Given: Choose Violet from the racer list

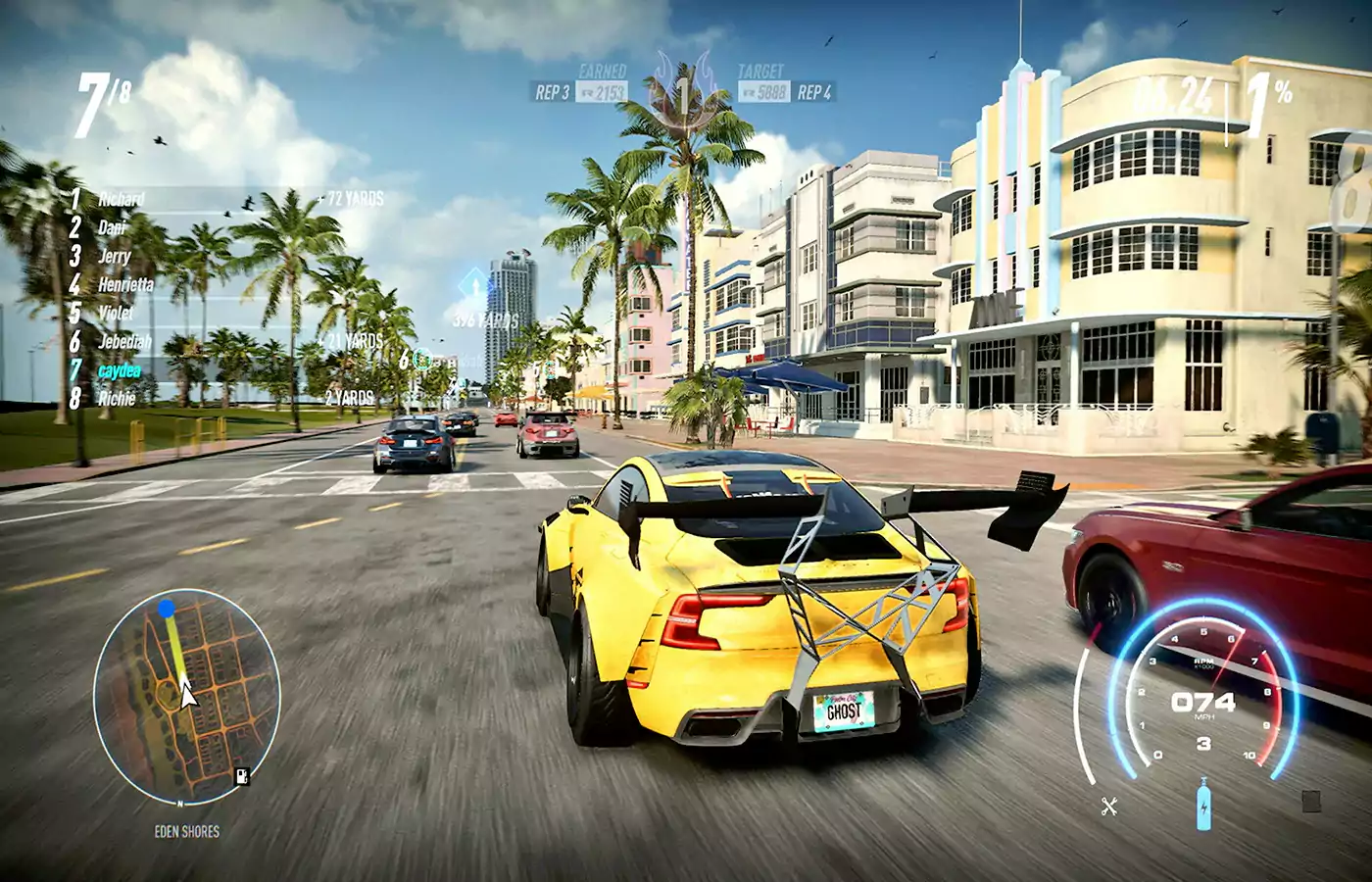Looking at the screenshot, I should coord(116,313).
